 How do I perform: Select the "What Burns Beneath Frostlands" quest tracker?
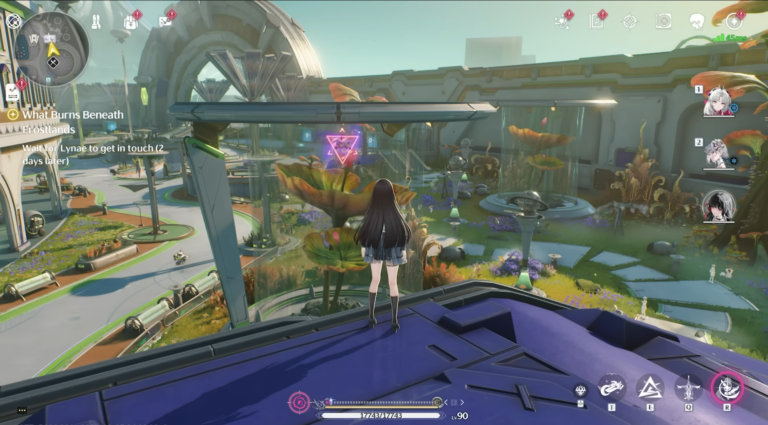pos(65,121)
